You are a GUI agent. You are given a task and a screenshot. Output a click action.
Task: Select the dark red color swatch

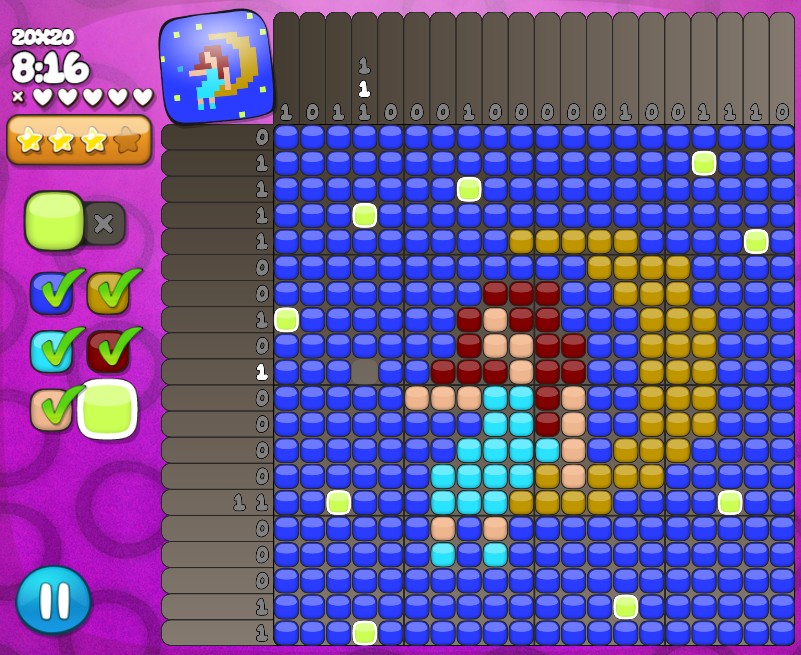[x=107, y=349]
